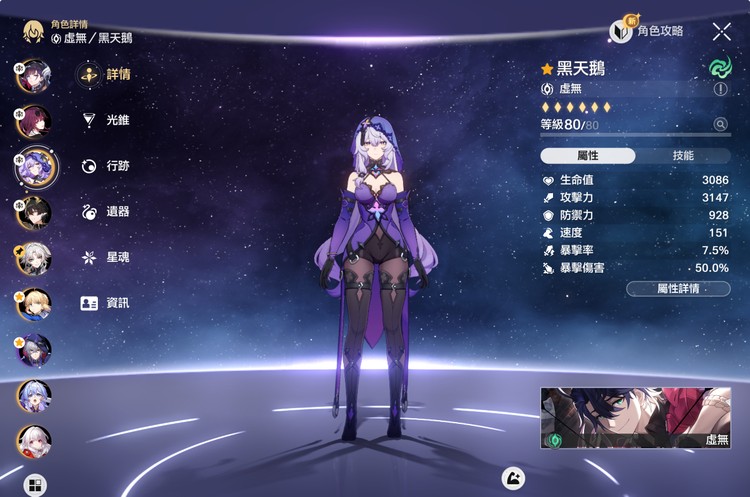The width and height of the screenshot is (750, 497).
Task: Open the character grid list icon
Action: click(35, 485)
